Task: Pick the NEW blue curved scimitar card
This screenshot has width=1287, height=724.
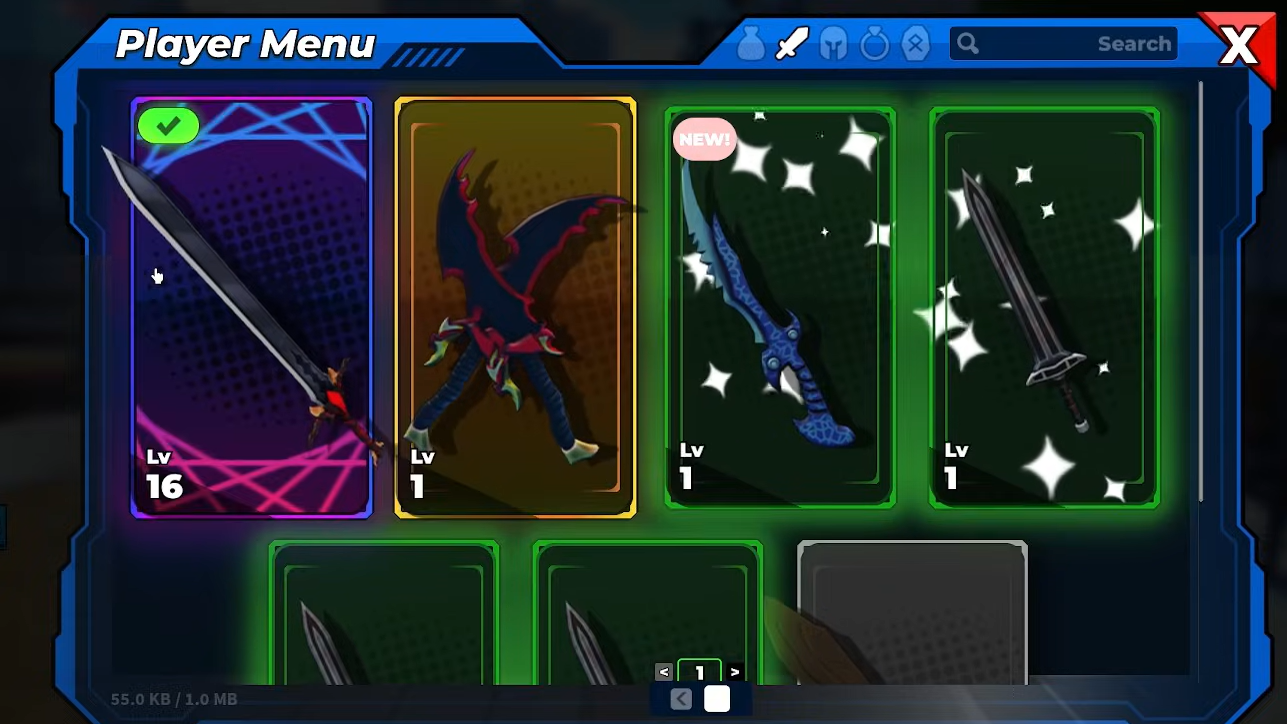Action: (780, 307)
